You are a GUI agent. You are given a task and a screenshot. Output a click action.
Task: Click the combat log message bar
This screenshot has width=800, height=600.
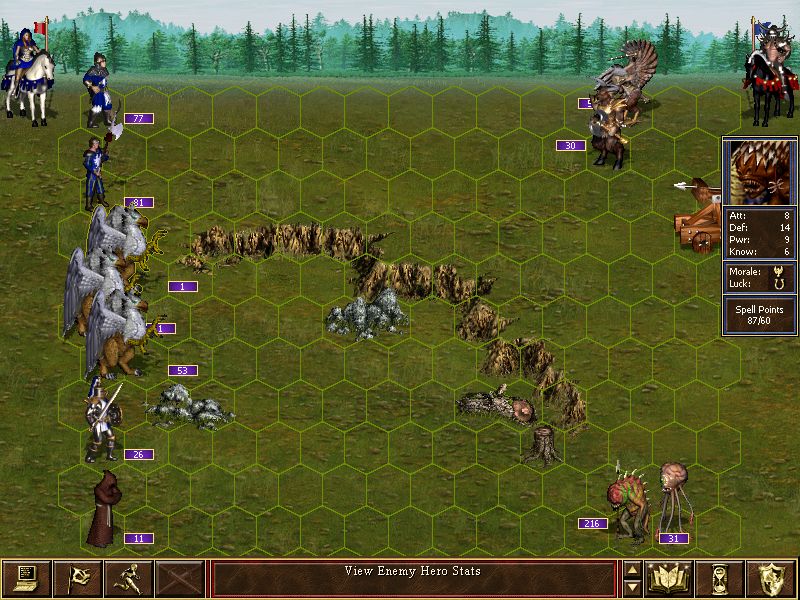point(413,578)
